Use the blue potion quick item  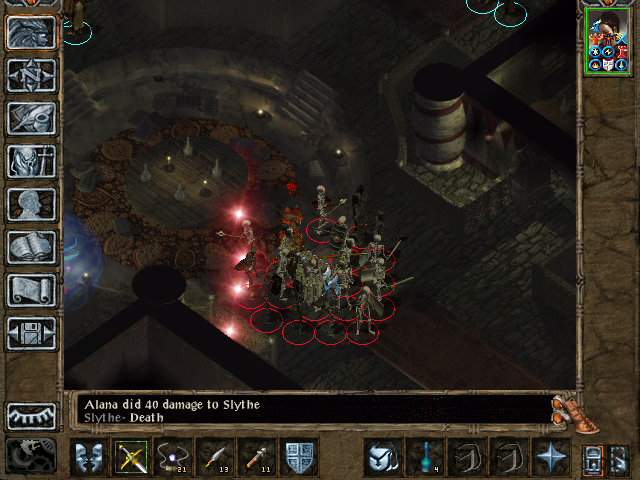424,456
